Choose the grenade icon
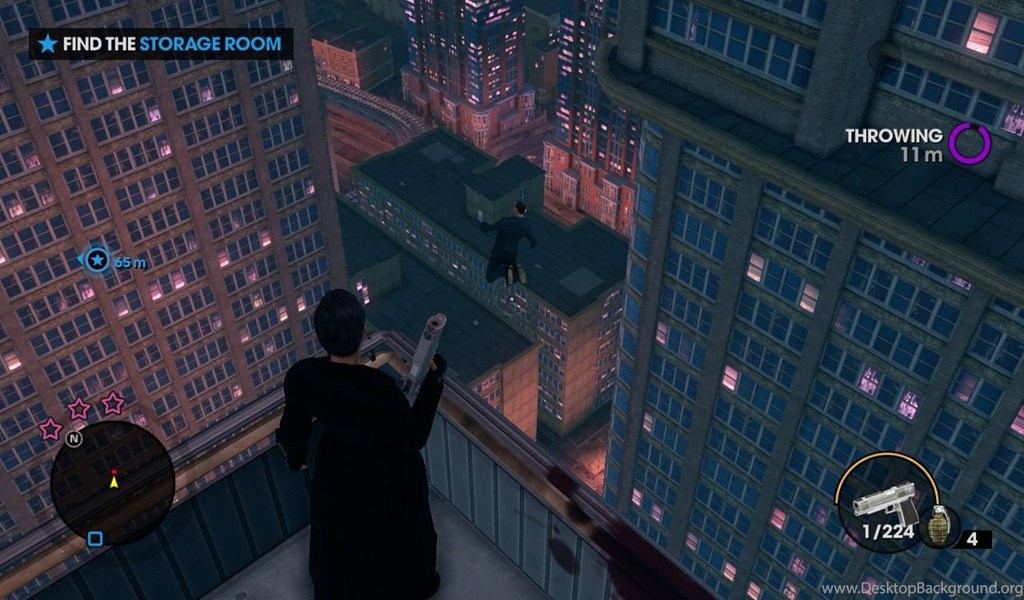Viewport: 1024px width, 600px height. coord(939,528)
